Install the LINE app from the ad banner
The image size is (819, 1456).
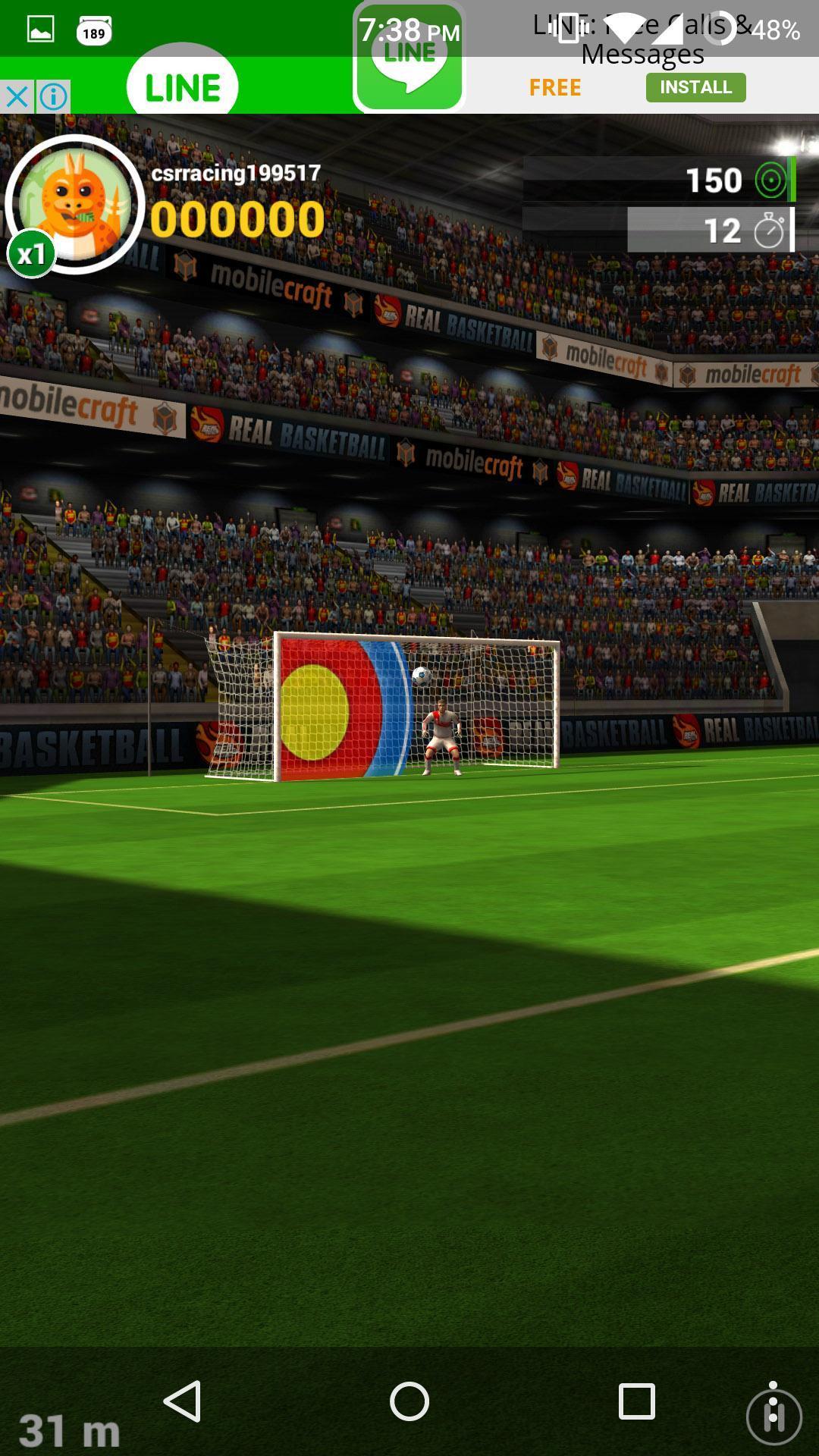(695, 87)
